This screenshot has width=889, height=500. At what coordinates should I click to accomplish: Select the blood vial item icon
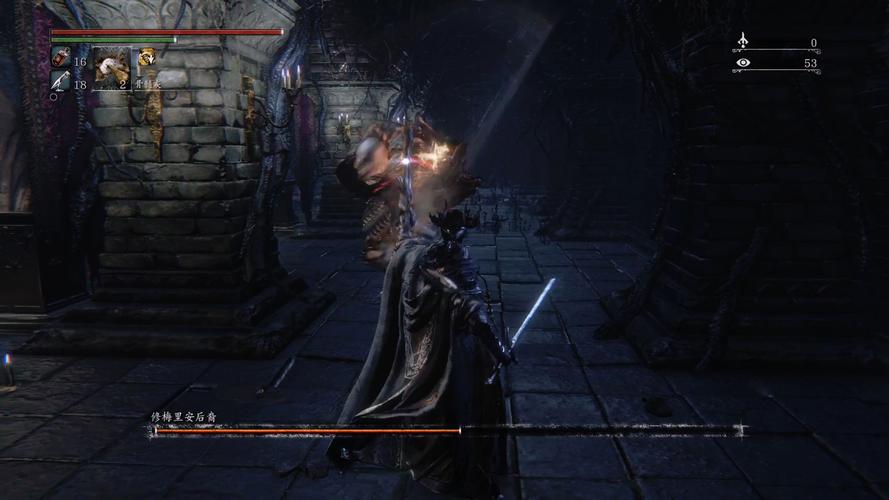tap(60, 59)
